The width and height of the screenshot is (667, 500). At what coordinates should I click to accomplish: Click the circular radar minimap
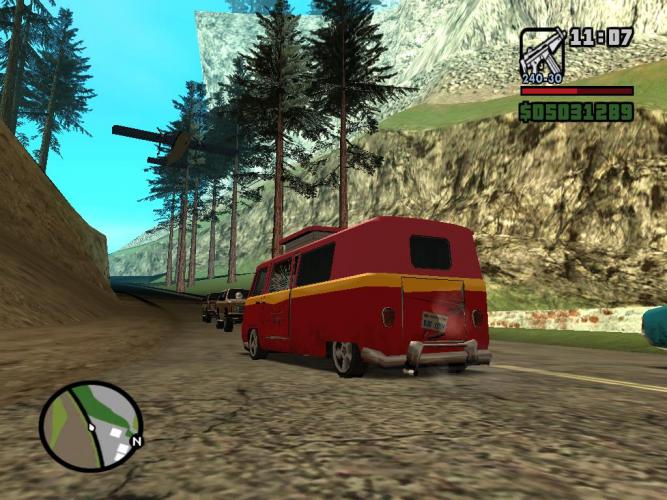coord(90,426)
